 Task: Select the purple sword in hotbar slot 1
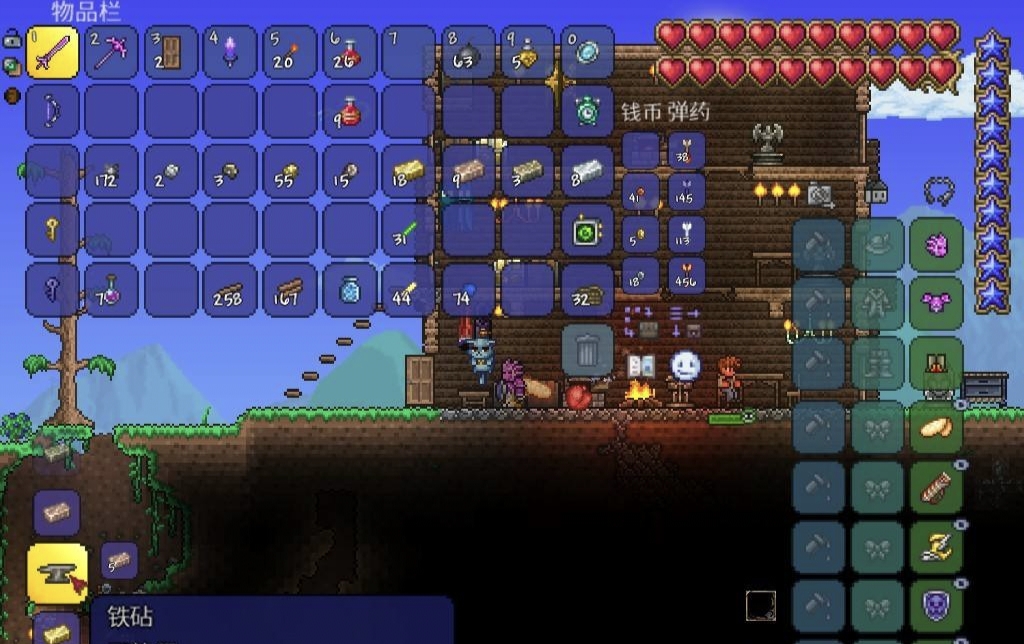click(51, 52)
